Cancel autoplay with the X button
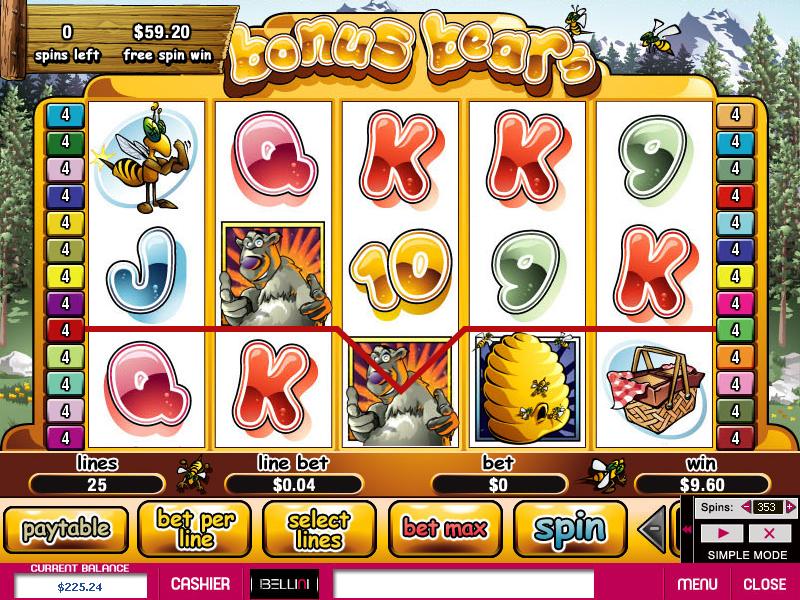The height and width of the screenshot is (600, 800). (x=769, y=533)
